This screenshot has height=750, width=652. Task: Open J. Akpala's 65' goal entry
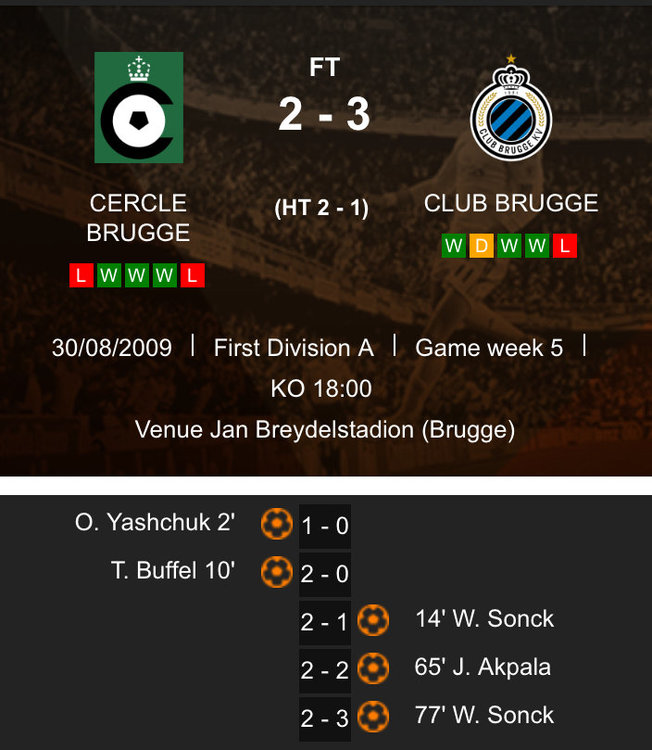click(482, 667)
